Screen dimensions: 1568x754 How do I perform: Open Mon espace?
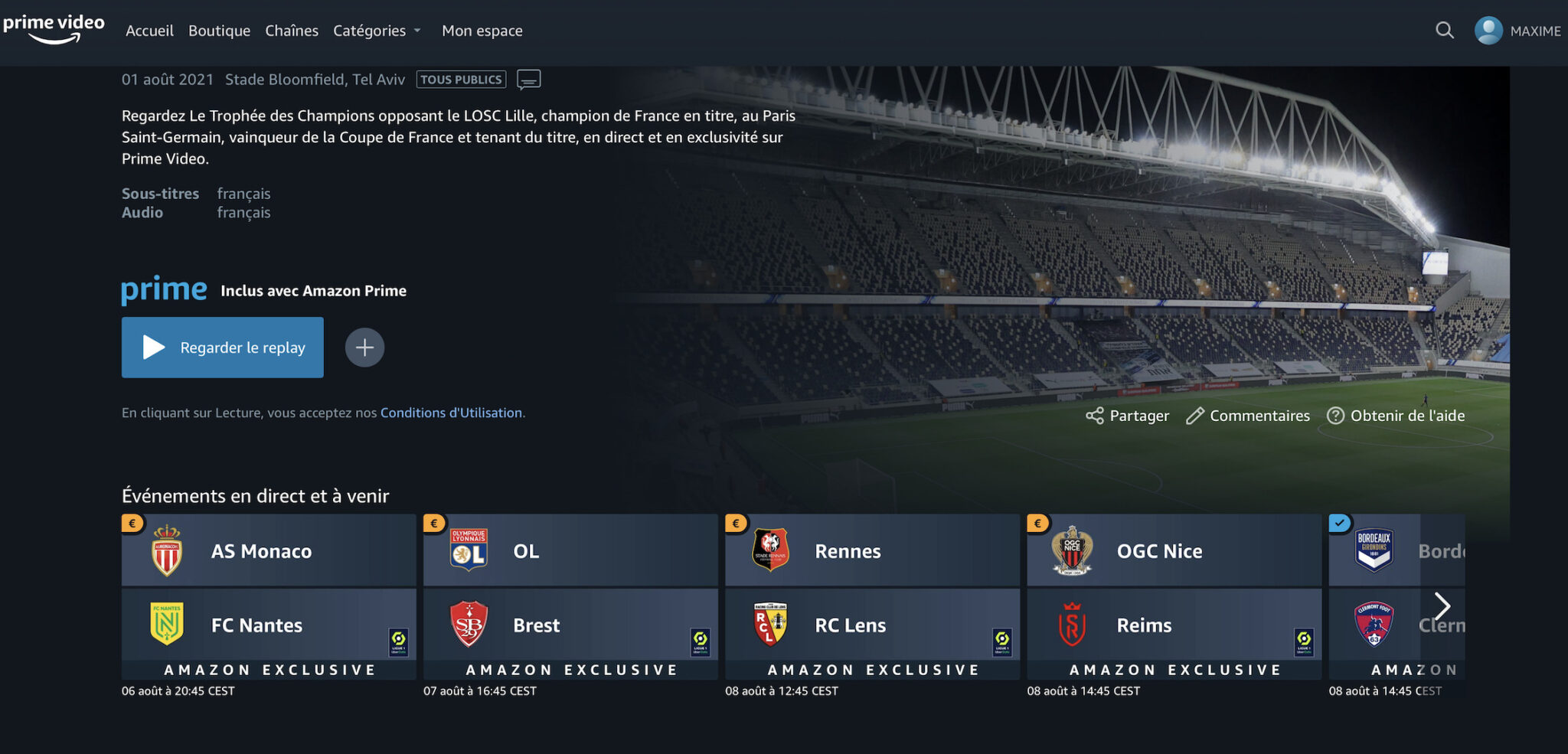(x=482, y=31)
